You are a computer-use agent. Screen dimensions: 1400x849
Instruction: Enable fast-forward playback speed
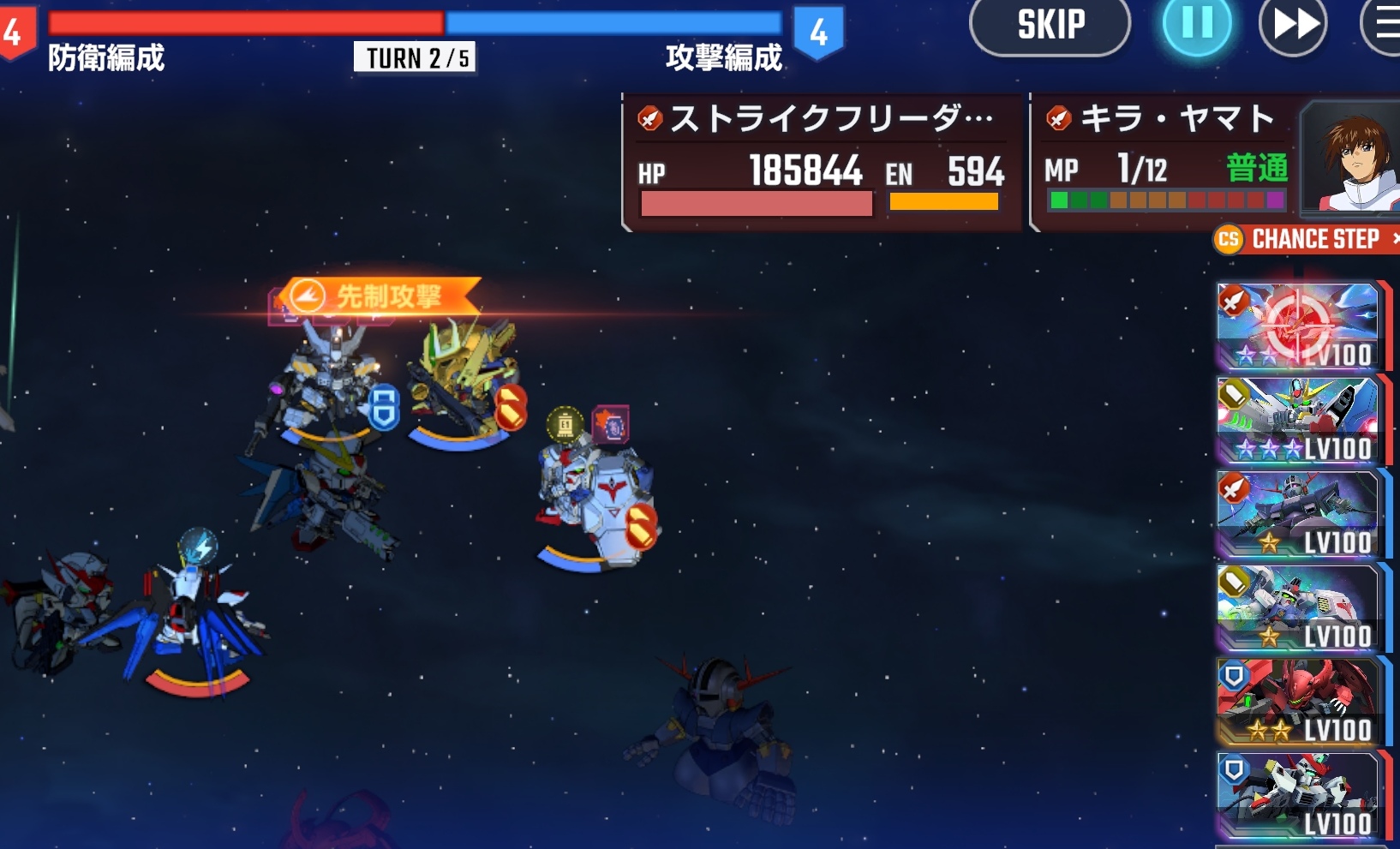click(x=1293, y=24)
